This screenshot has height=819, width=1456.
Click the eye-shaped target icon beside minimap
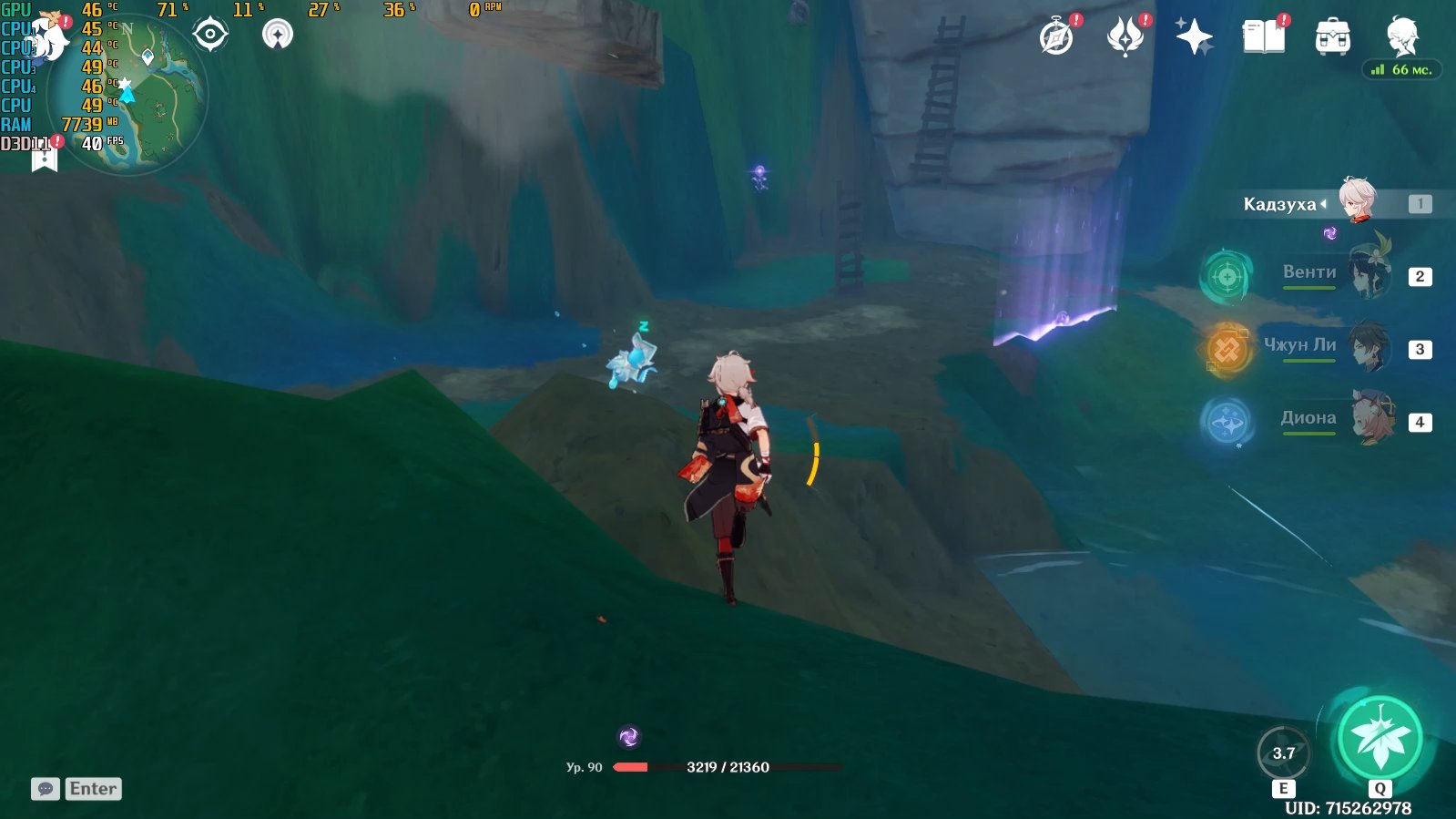pyautogui.click(x=210, y=36)
